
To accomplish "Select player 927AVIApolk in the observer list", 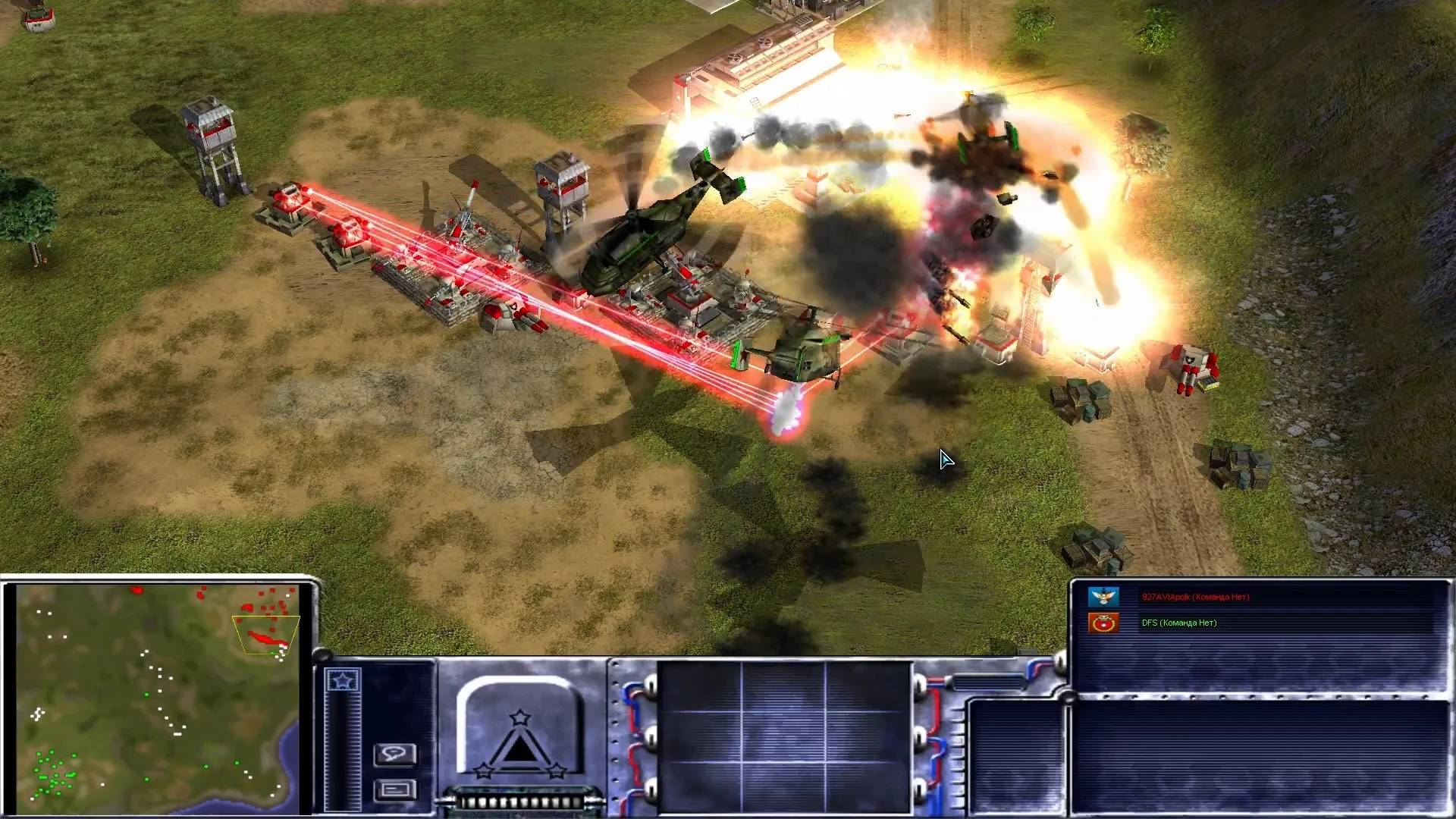I will 1195,597.
